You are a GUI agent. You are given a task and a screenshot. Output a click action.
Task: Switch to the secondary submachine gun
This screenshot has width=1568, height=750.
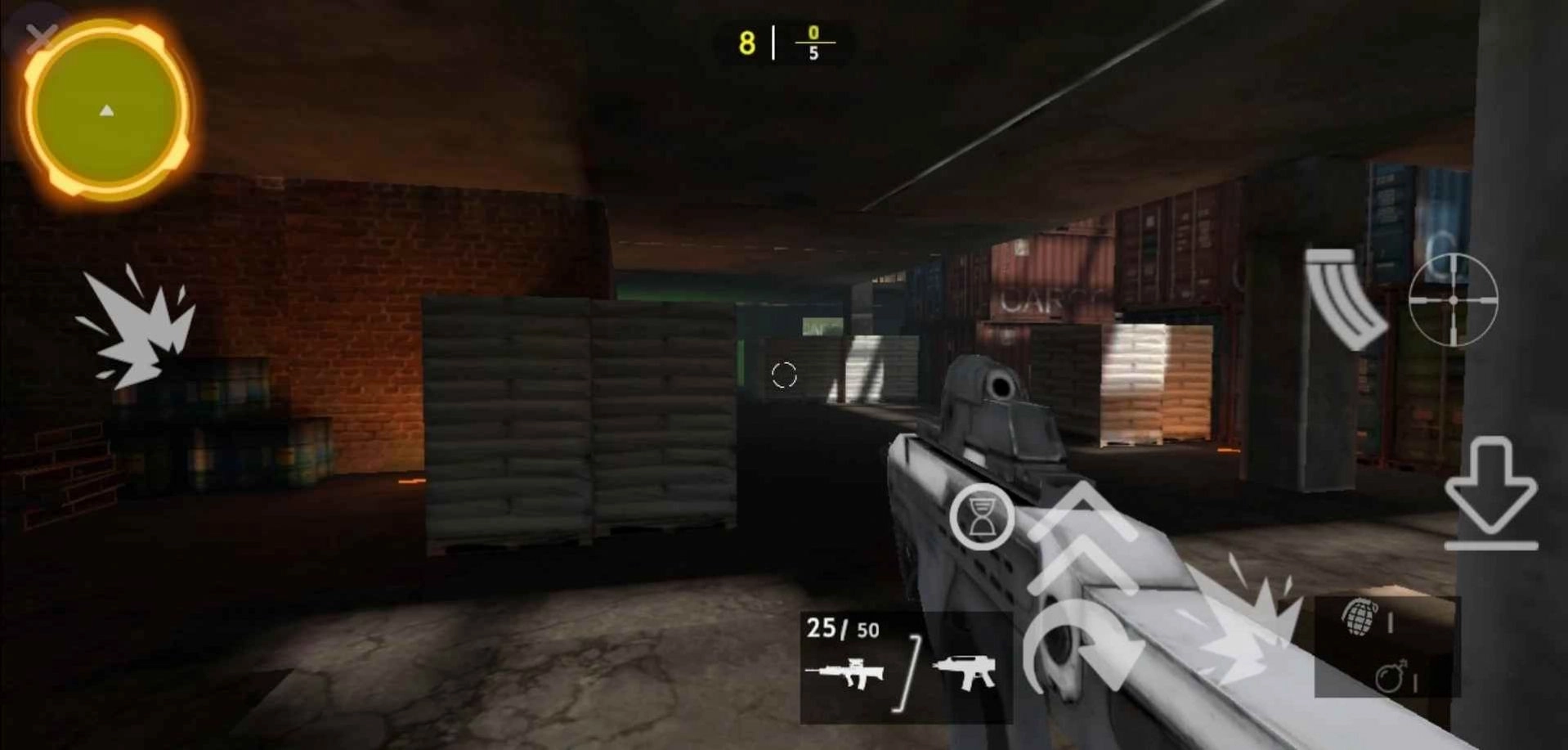pyautogui.click(x=965, y=672)
